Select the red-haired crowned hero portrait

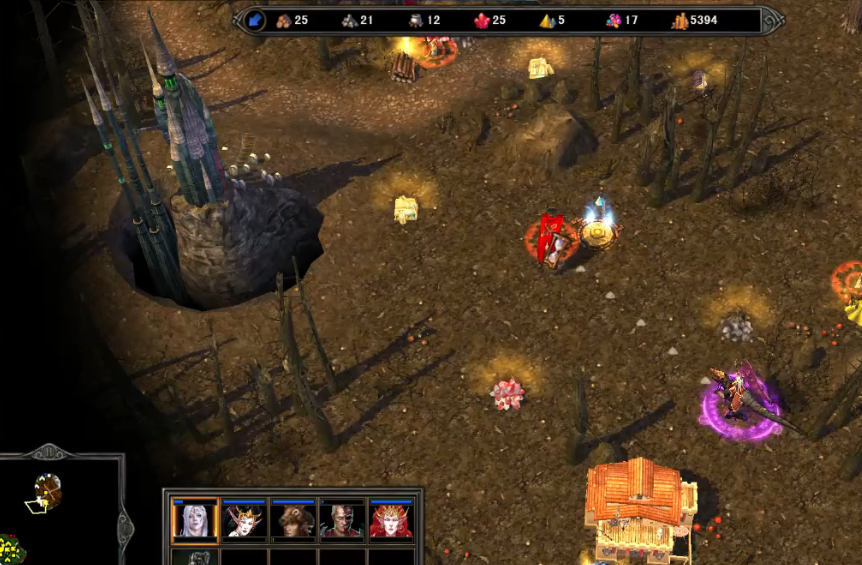391,520
